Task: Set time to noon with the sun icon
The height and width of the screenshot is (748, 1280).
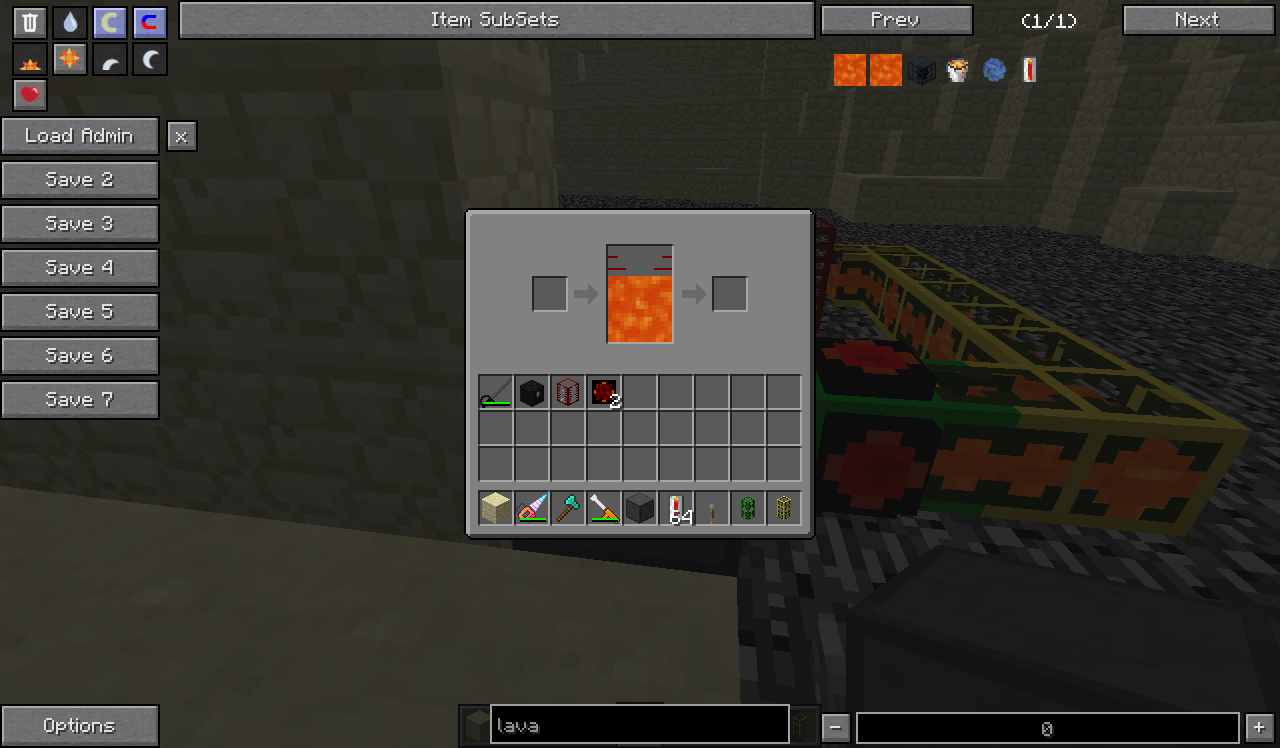Action: pyautogui.click(x=70, y=60)
